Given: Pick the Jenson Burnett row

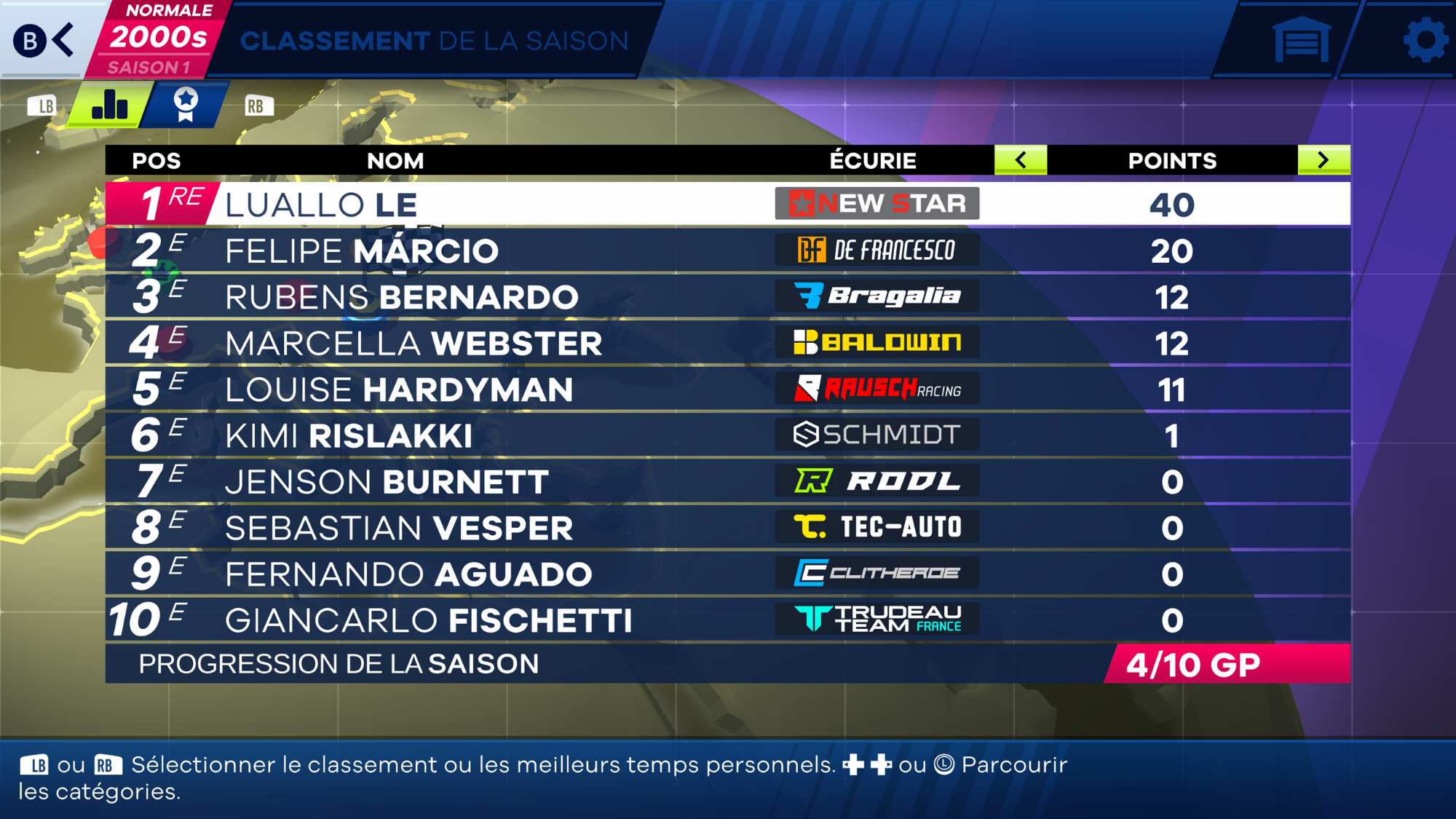Looking at the screenshot, I should (728, 482).
